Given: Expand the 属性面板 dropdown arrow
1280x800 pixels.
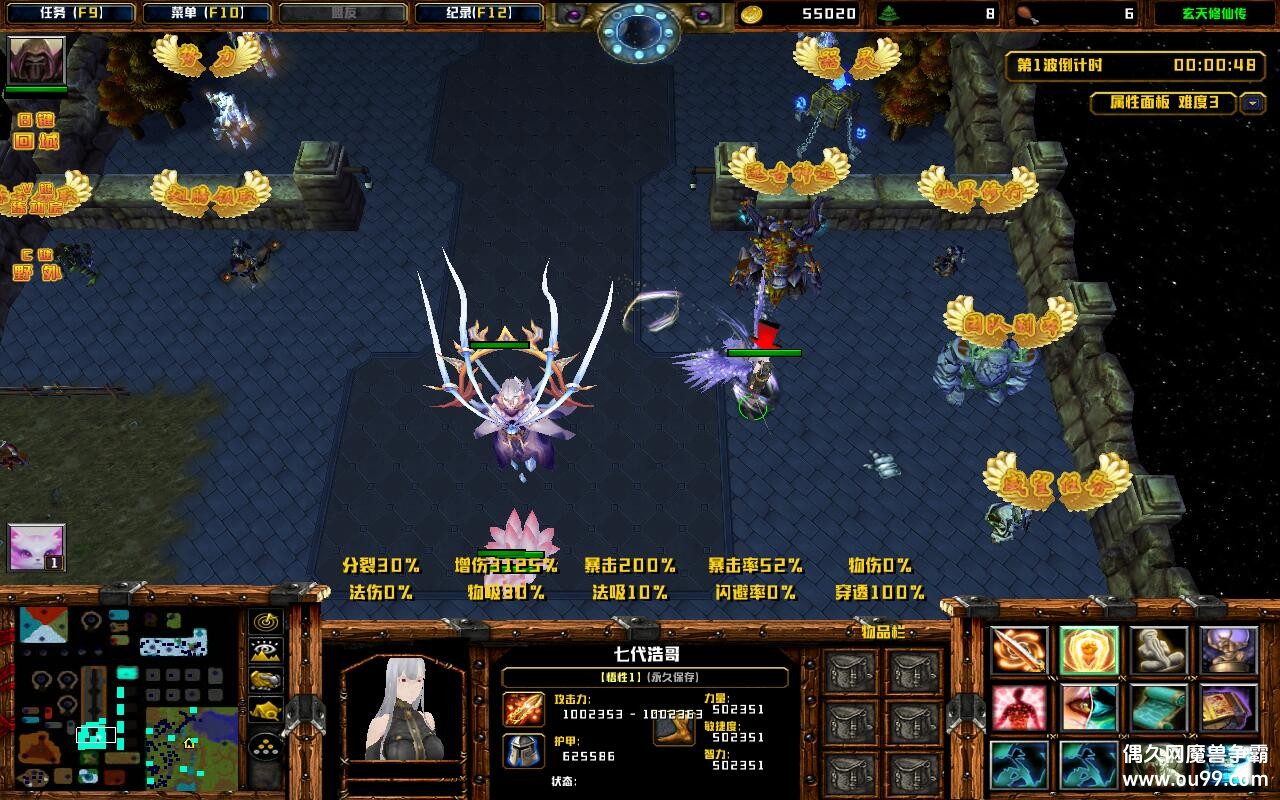Looking at the screenshot, I should pyautogui.click(x=1252, y=103).
